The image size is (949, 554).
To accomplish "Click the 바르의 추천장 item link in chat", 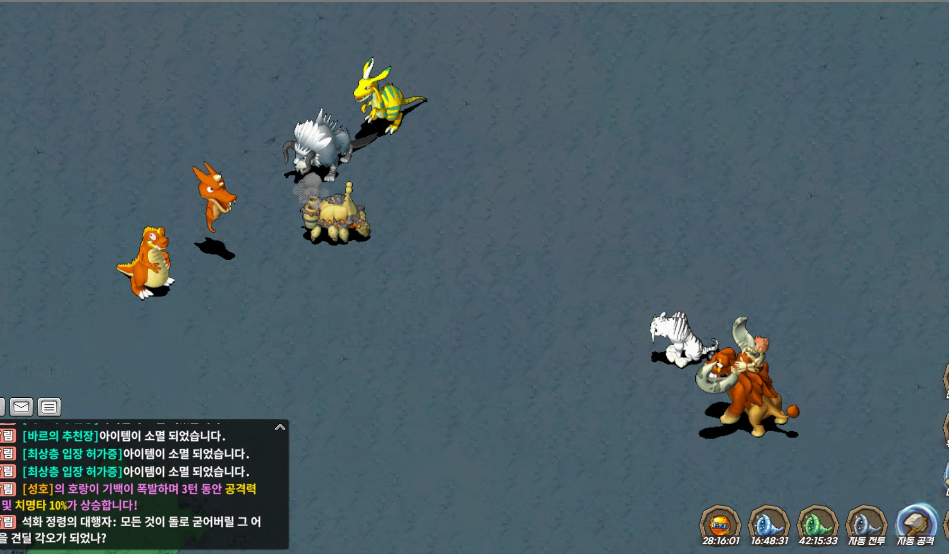I will (x=60, y=436).
